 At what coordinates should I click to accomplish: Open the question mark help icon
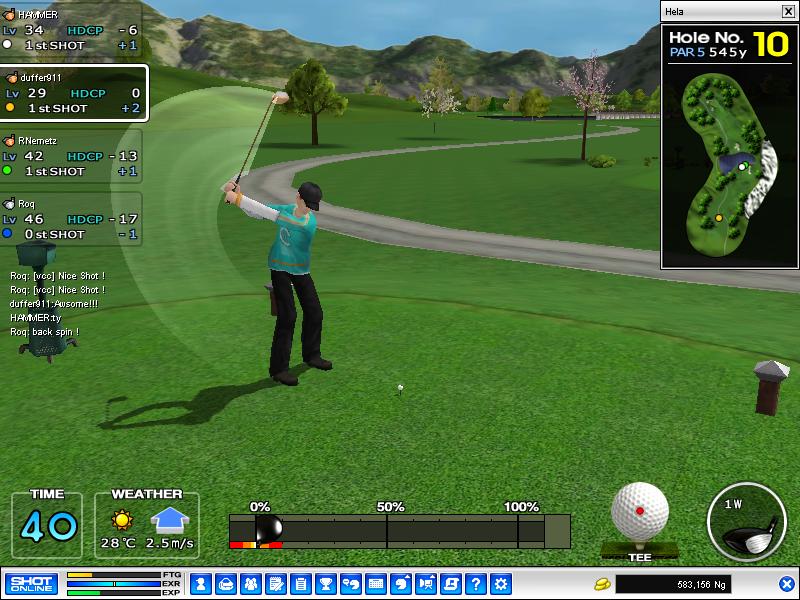pyautogui.click(x=476, y=584)
